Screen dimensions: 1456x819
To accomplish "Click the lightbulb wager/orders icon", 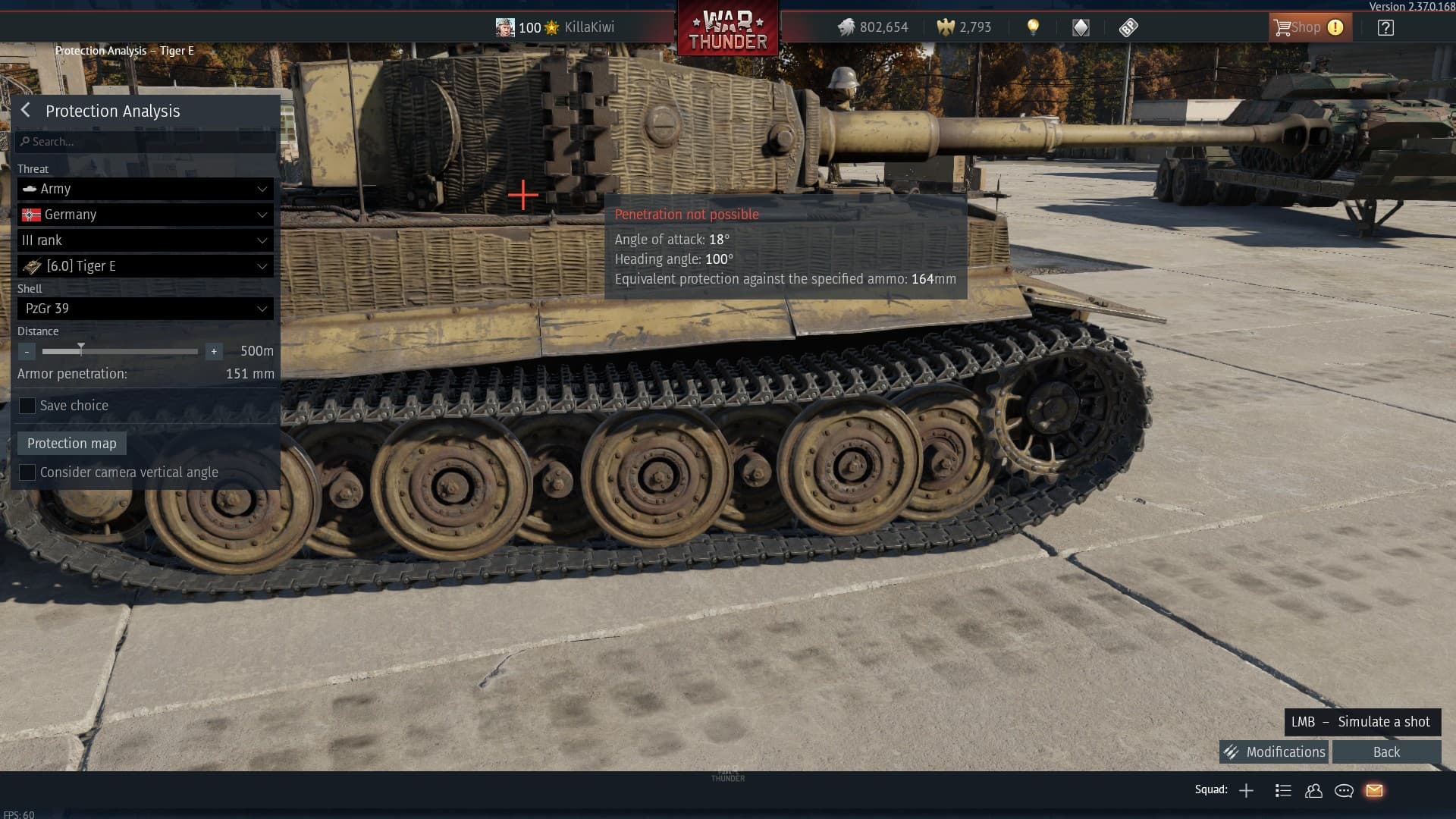I will (1033, 27).
